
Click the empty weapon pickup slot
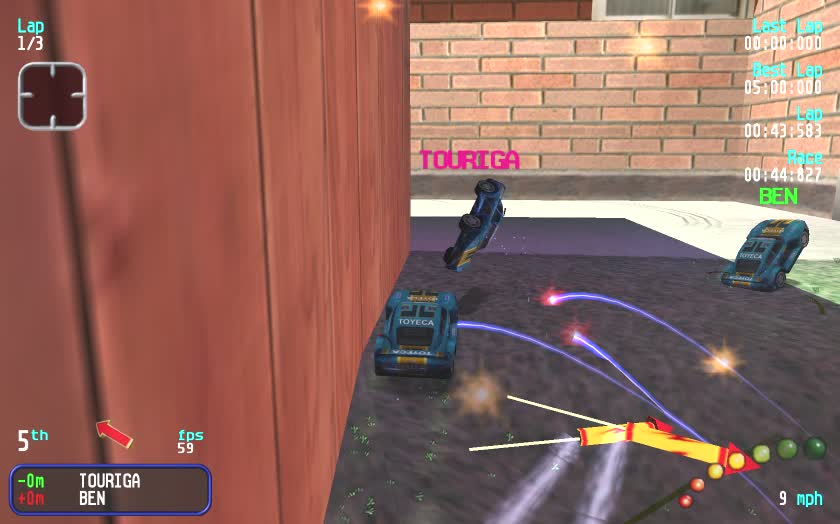tap(52, 95)
